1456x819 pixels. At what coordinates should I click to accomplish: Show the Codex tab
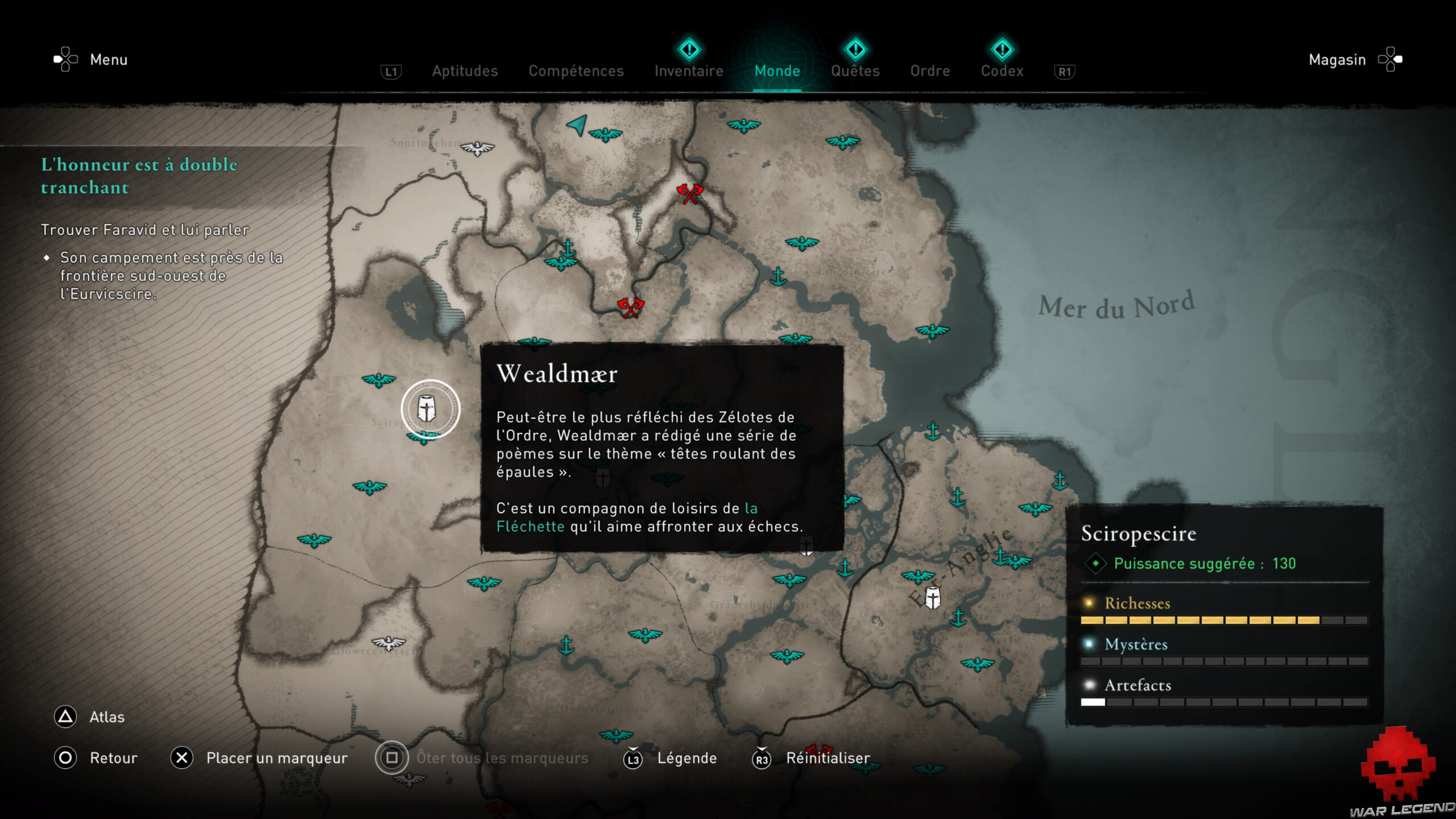(1002, 71)
